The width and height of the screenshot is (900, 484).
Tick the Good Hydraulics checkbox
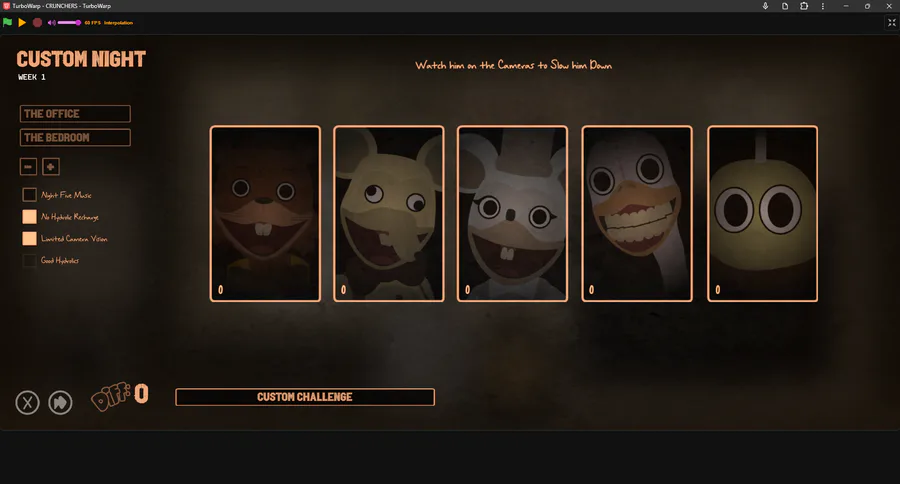pos(30,261)
